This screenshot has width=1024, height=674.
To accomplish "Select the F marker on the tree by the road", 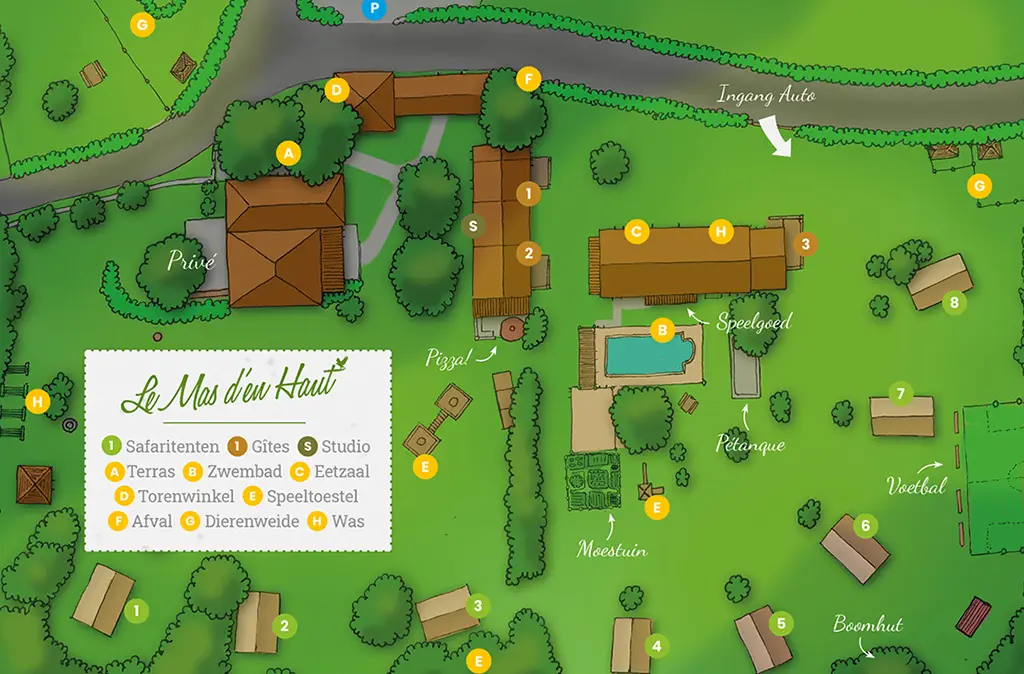I will click(528, 79).
